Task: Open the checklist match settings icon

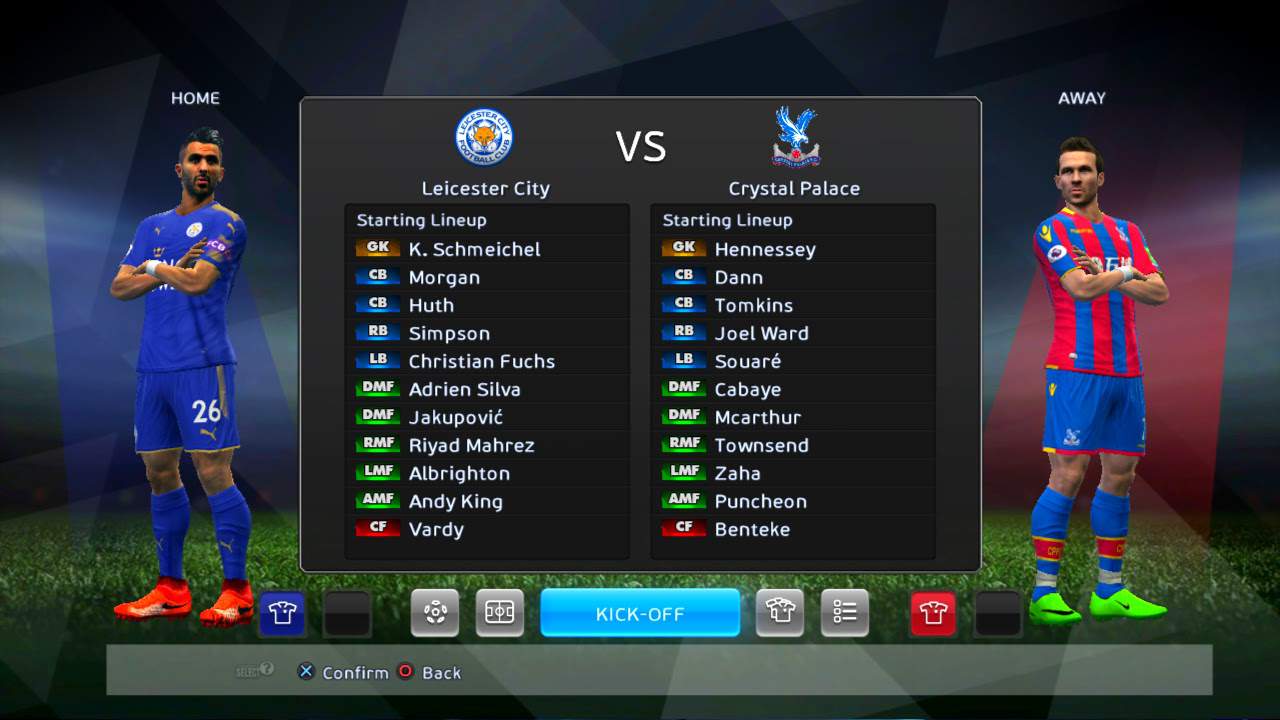Action: tap(845, 613)
